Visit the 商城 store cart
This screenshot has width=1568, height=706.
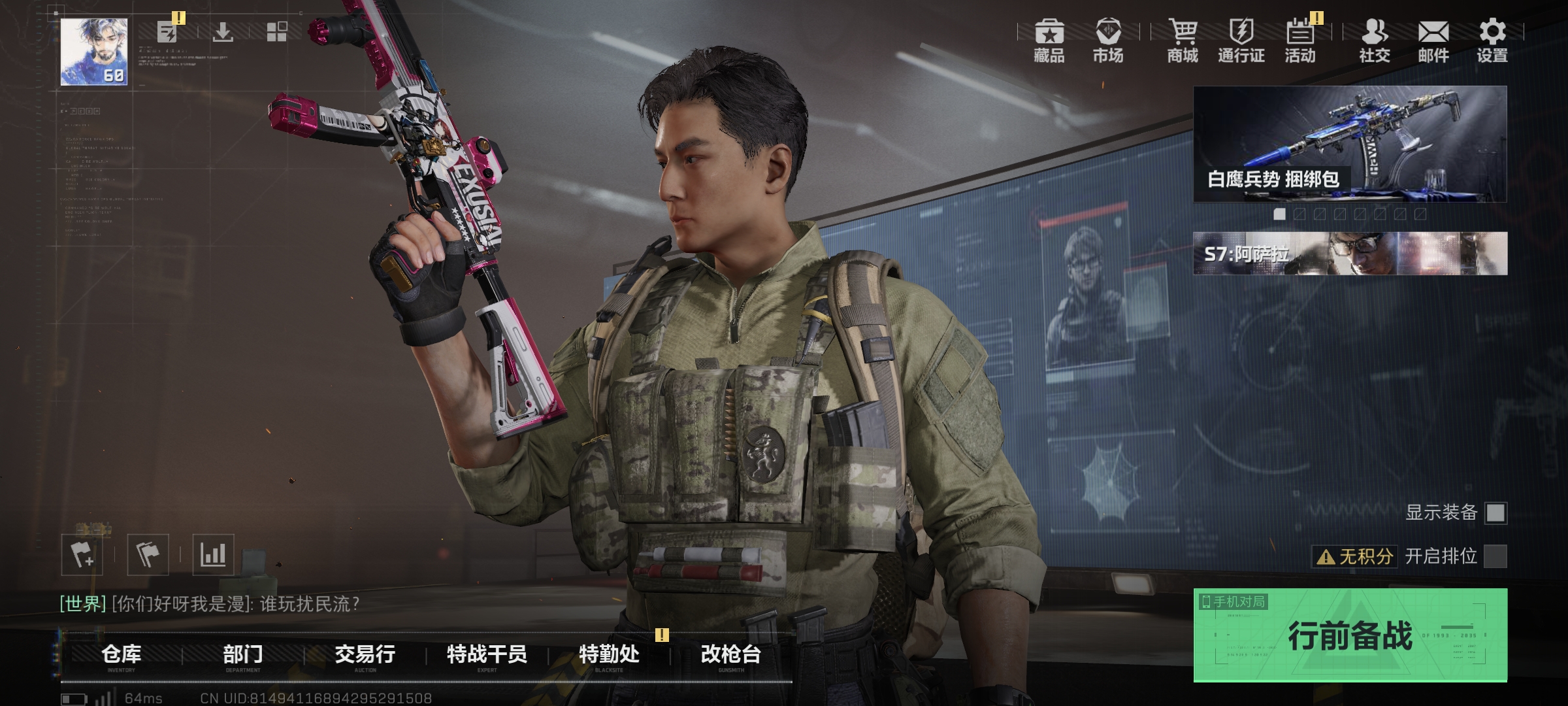coord(1183,40)
